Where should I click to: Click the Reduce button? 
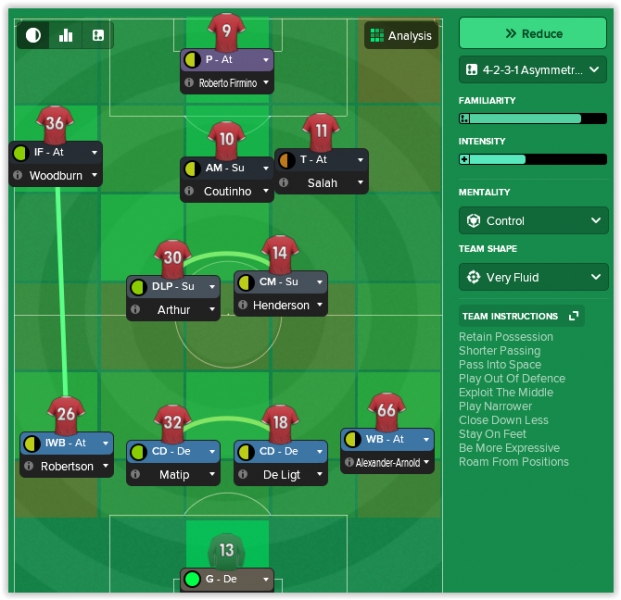(x=532, y=33)
